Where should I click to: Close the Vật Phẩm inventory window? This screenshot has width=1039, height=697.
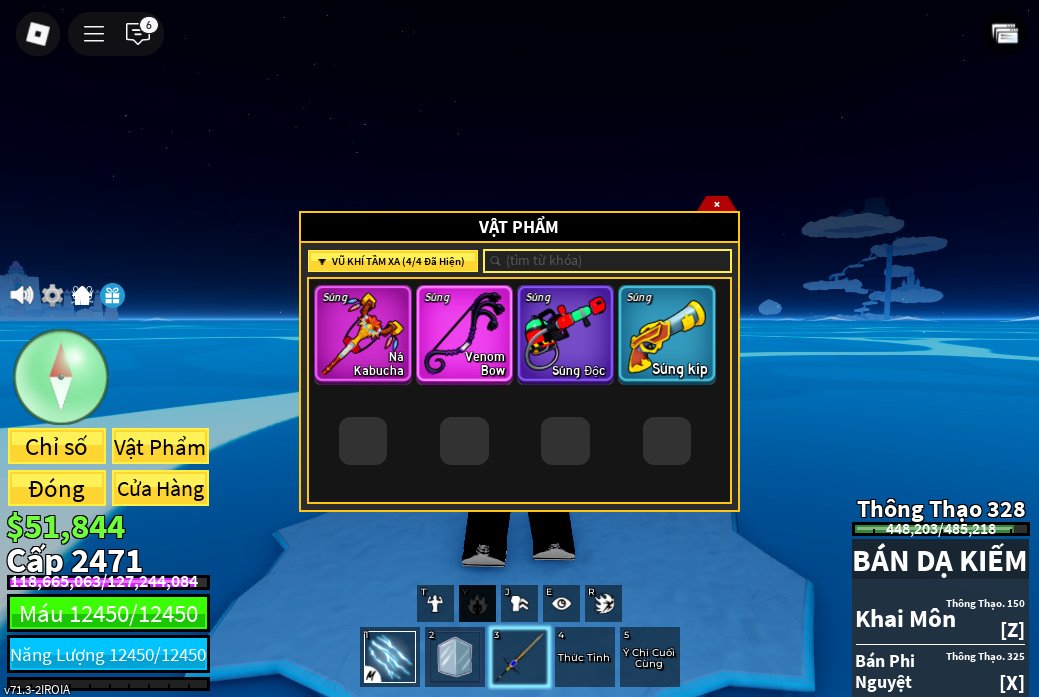point(716,204)
